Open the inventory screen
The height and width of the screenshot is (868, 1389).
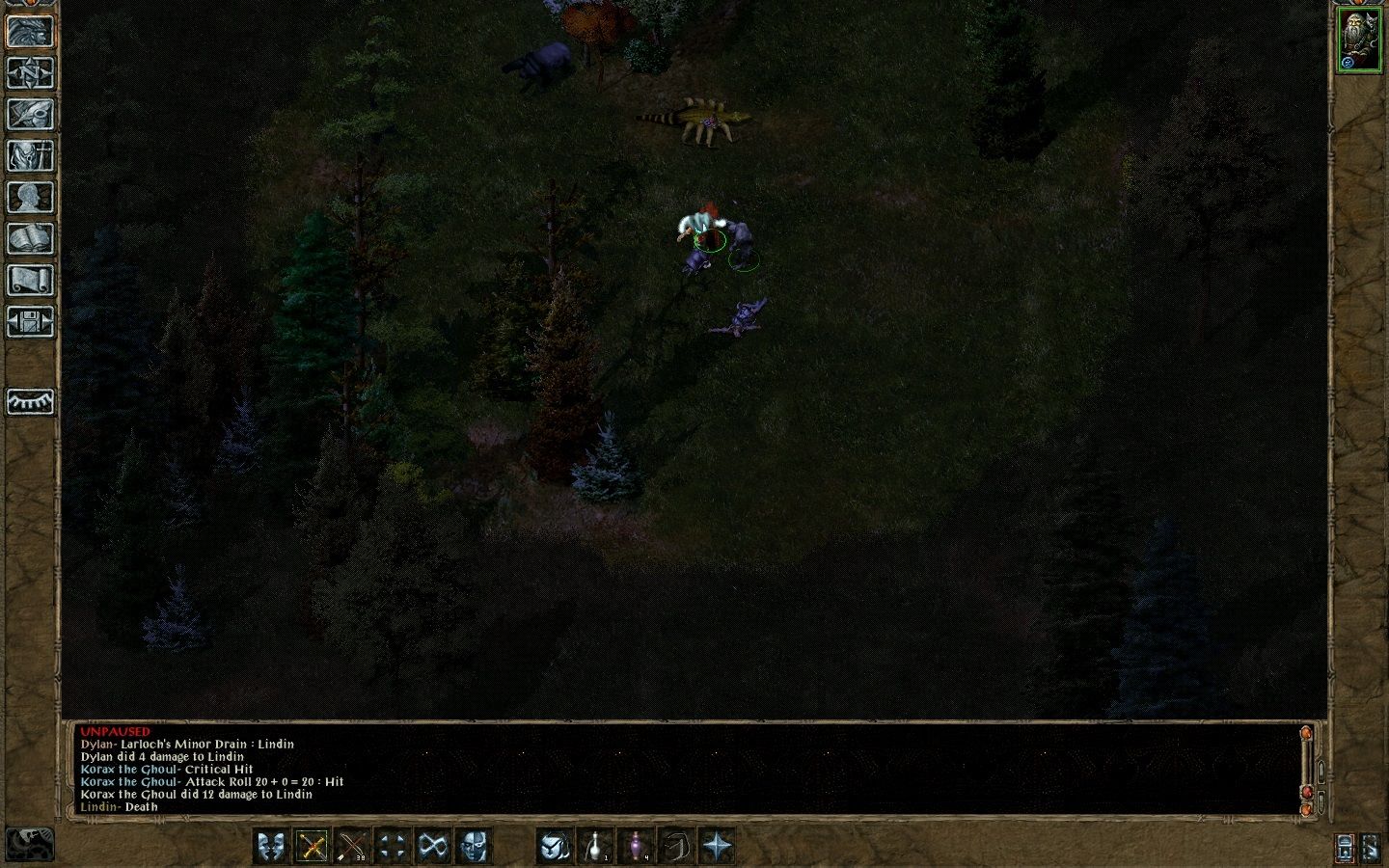pyautogui.click(x=30, y=154)
